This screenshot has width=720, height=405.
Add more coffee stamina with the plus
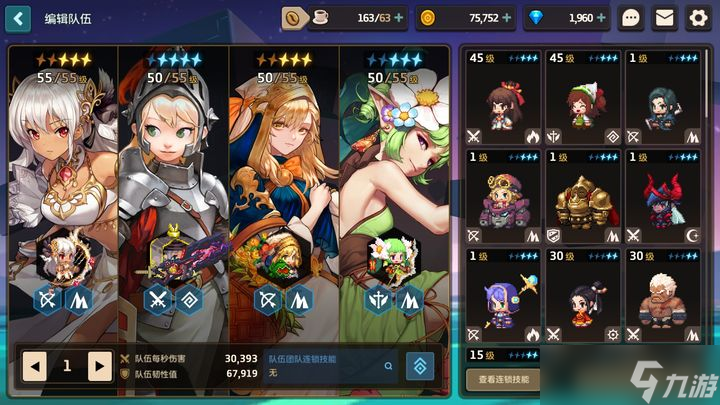click(x=399, y=18)
